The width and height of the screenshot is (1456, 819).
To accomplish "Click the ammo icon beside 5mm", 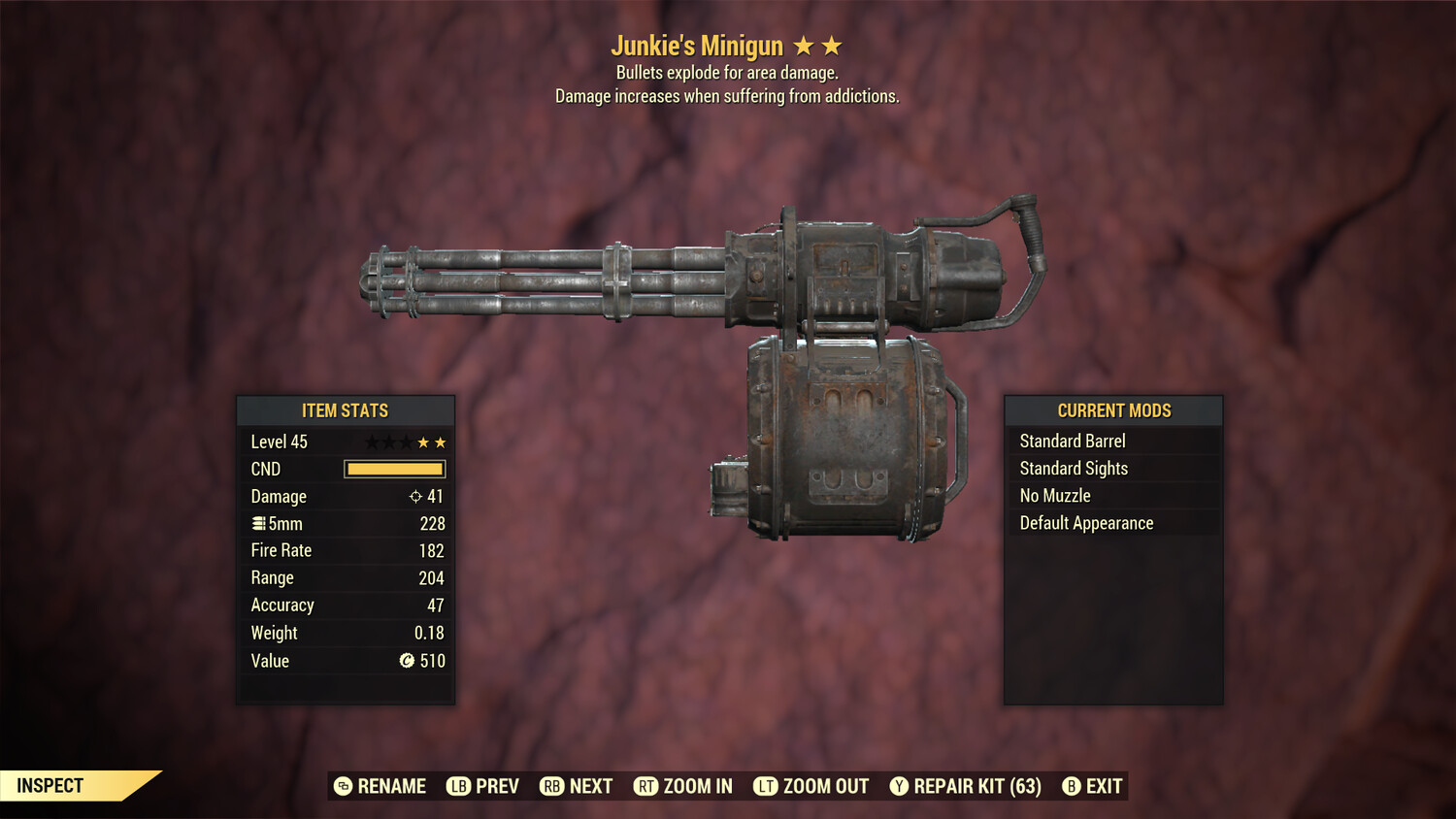I will click(258, 523).
